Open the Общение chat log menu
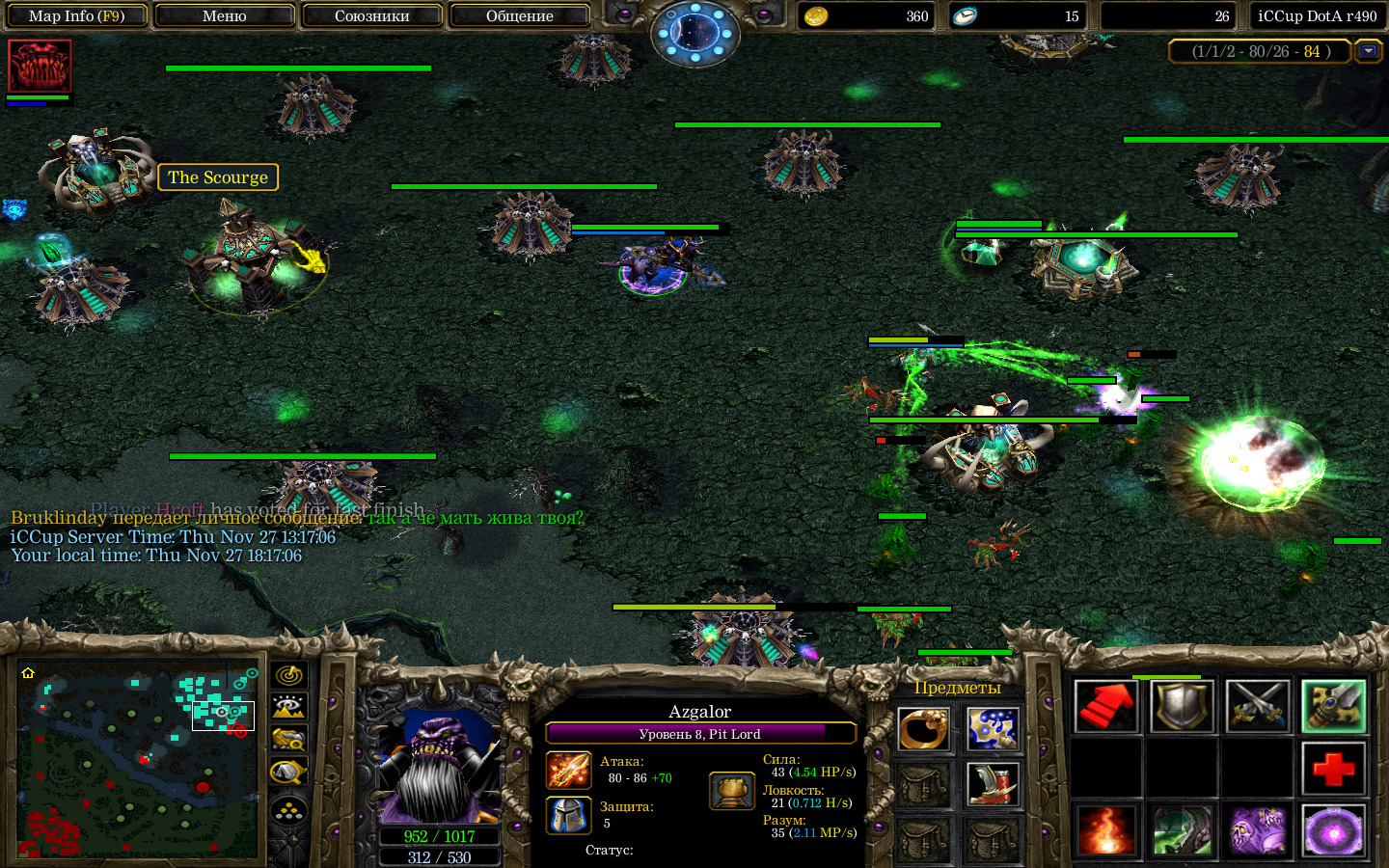 coord(519,15)
